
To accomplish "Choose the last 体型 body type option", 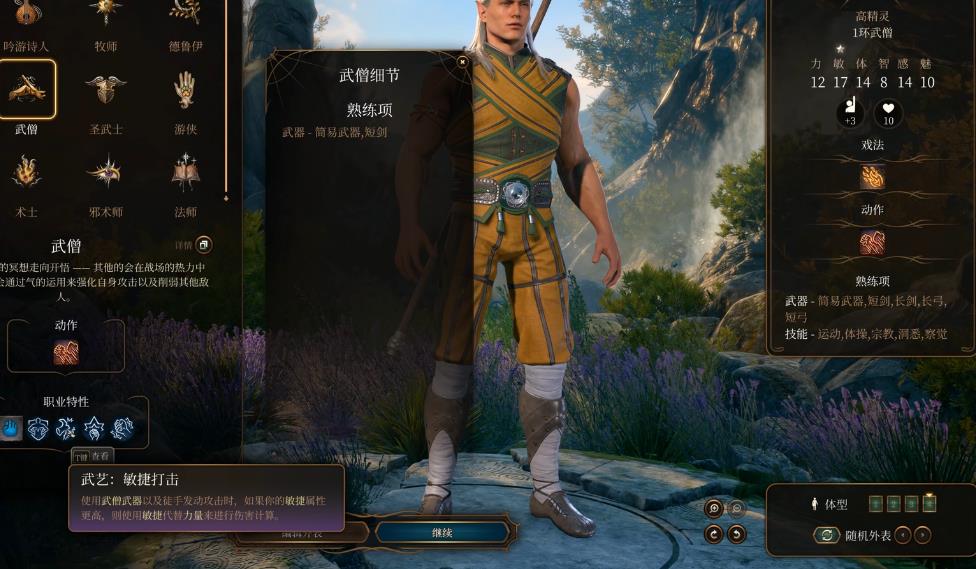I will click(x=929, y=503).
